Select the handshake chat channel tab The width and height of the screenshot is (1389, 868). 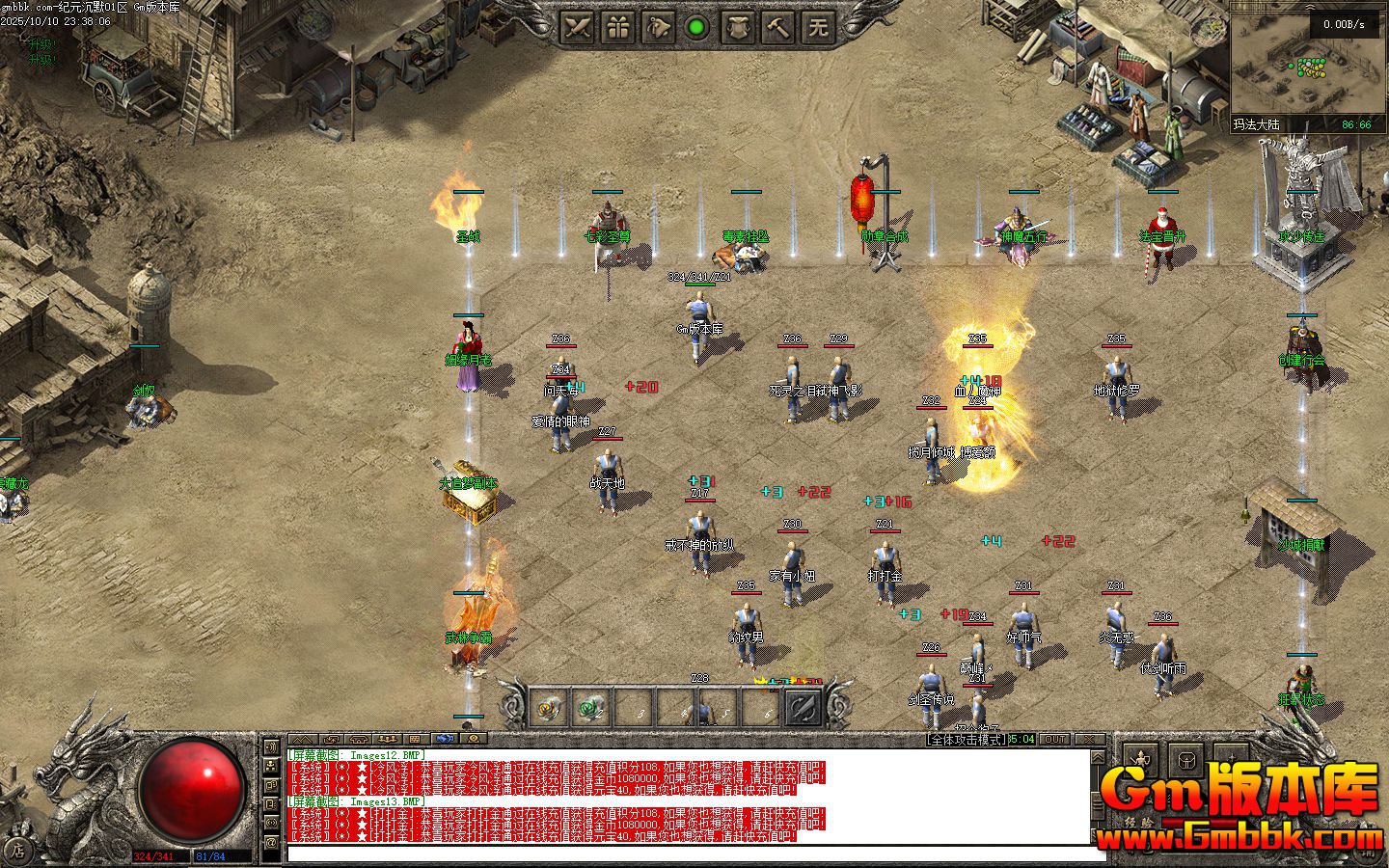tap(445, 740)
